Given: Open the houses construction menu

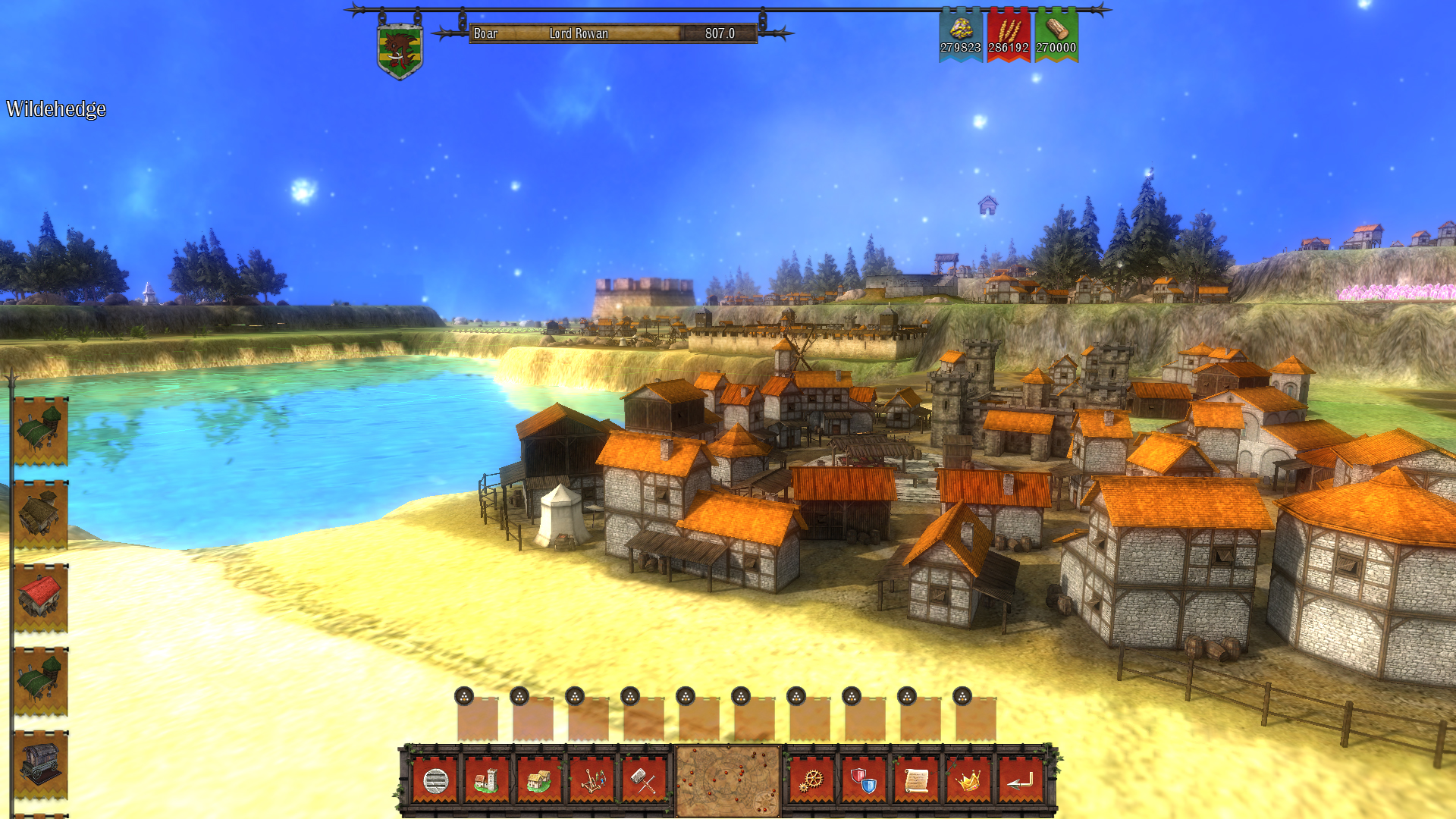Looking at the screenshot, I should pos(540,779).
